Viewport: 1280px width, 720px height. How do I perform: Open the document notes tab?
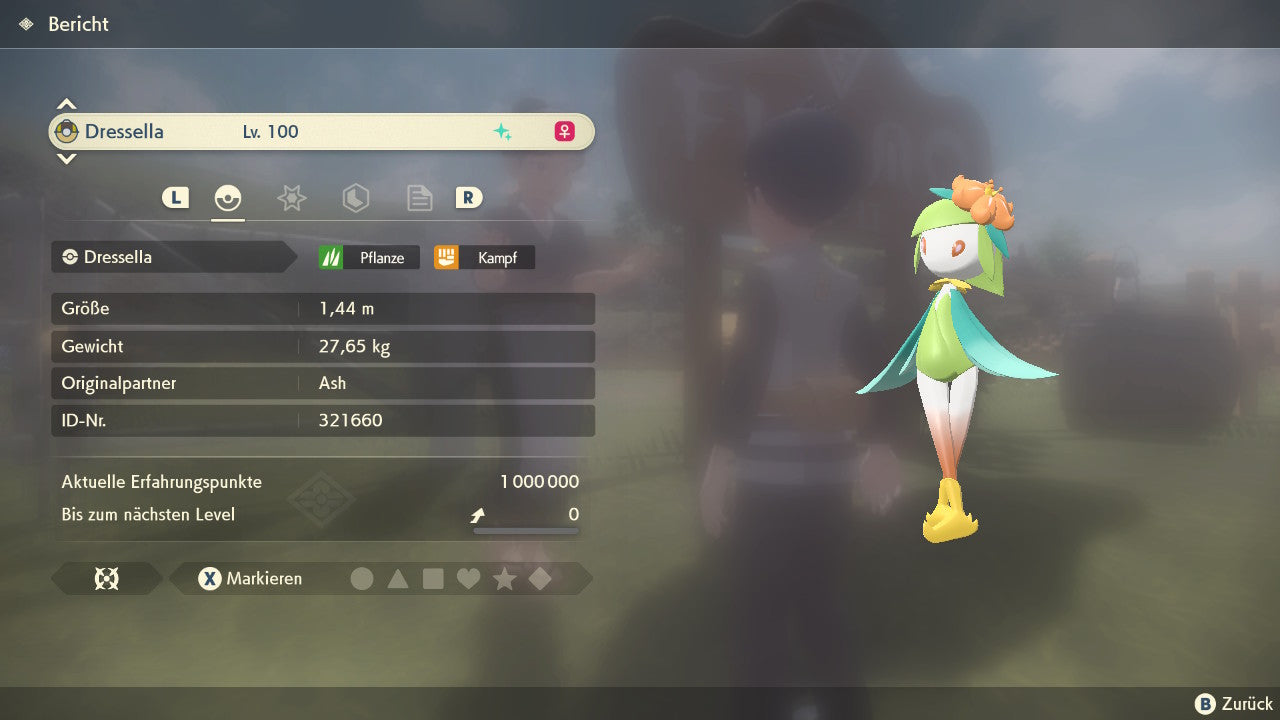(419, 198)
